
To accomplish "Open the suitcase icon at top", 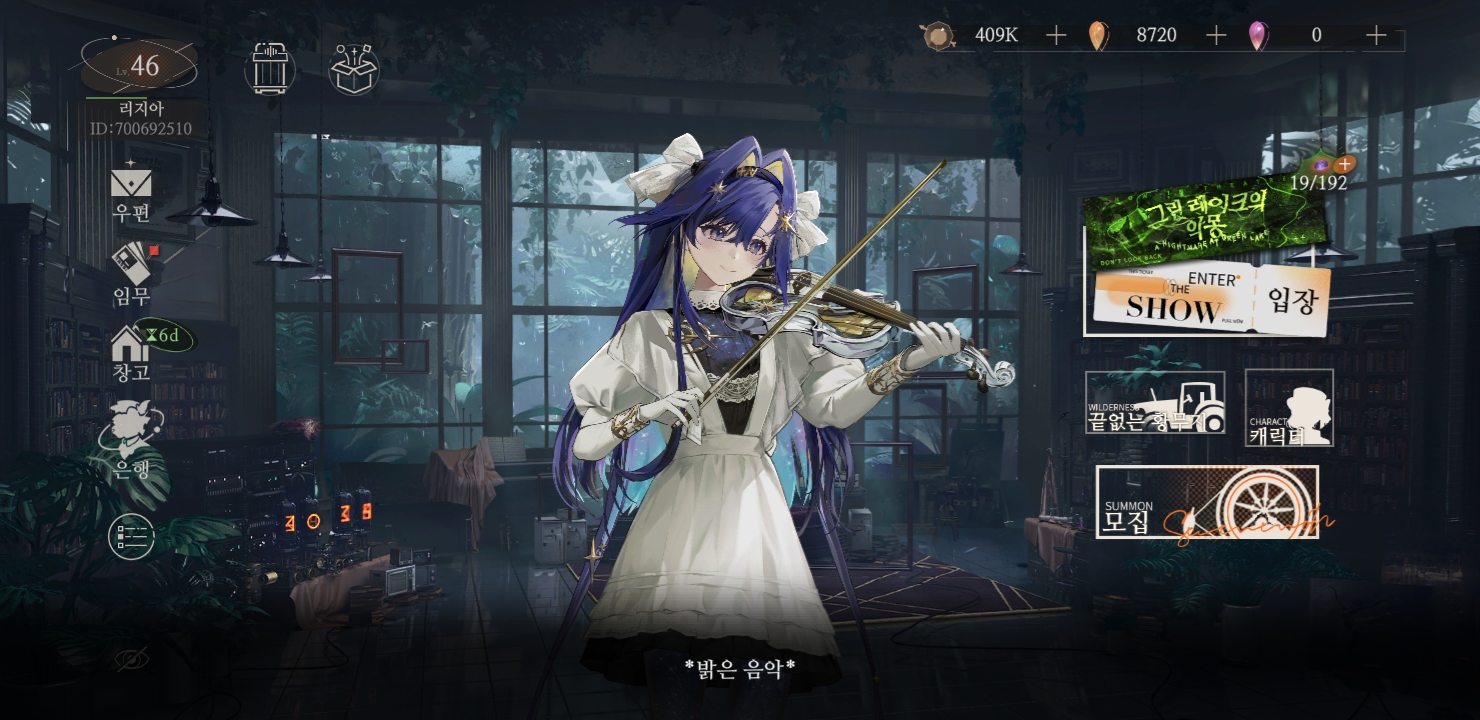I will pyautogui.click(x=270, y=68).
